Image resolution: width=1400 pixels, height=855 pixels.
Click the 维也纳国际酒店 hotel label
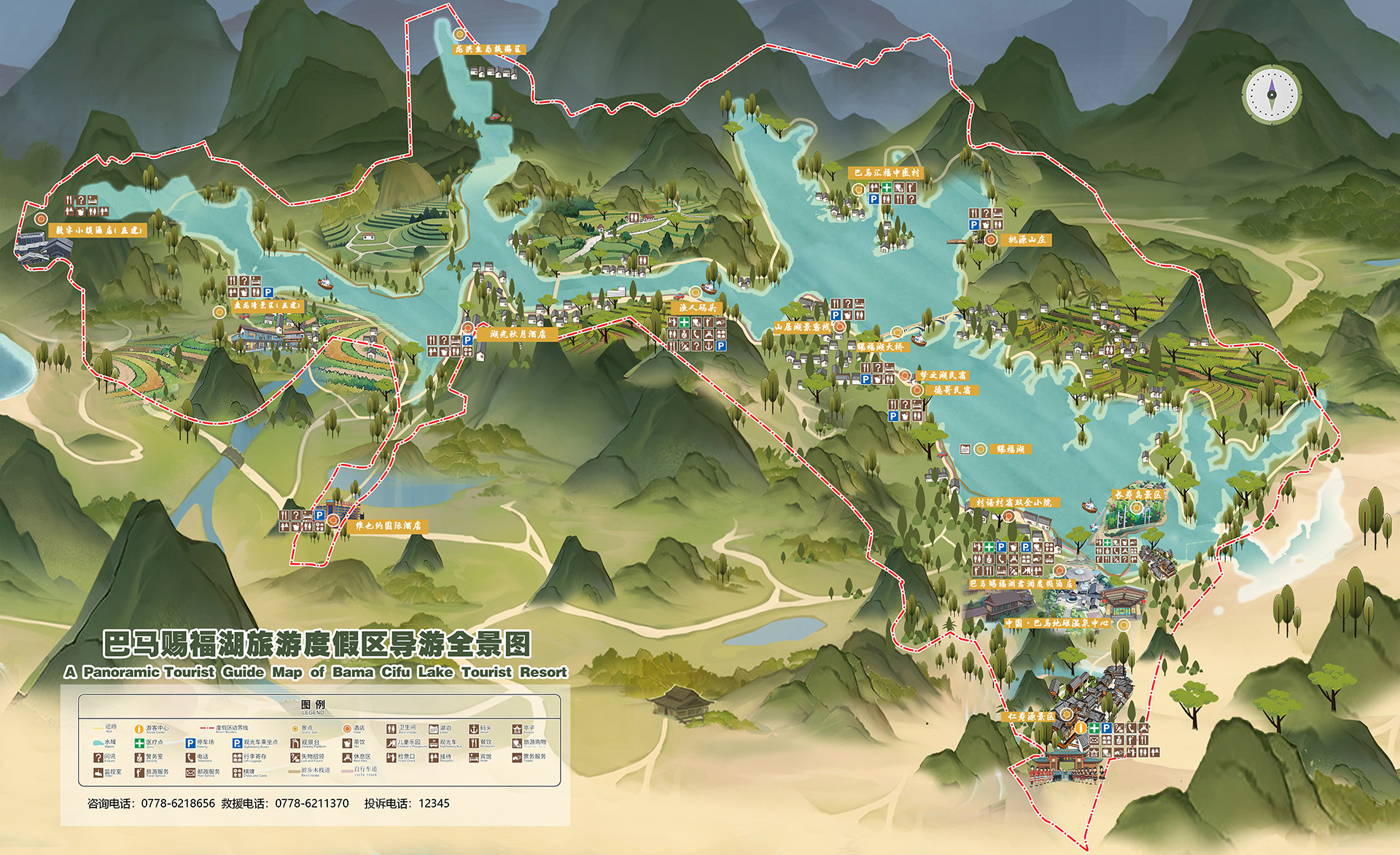tap(387, 525)
